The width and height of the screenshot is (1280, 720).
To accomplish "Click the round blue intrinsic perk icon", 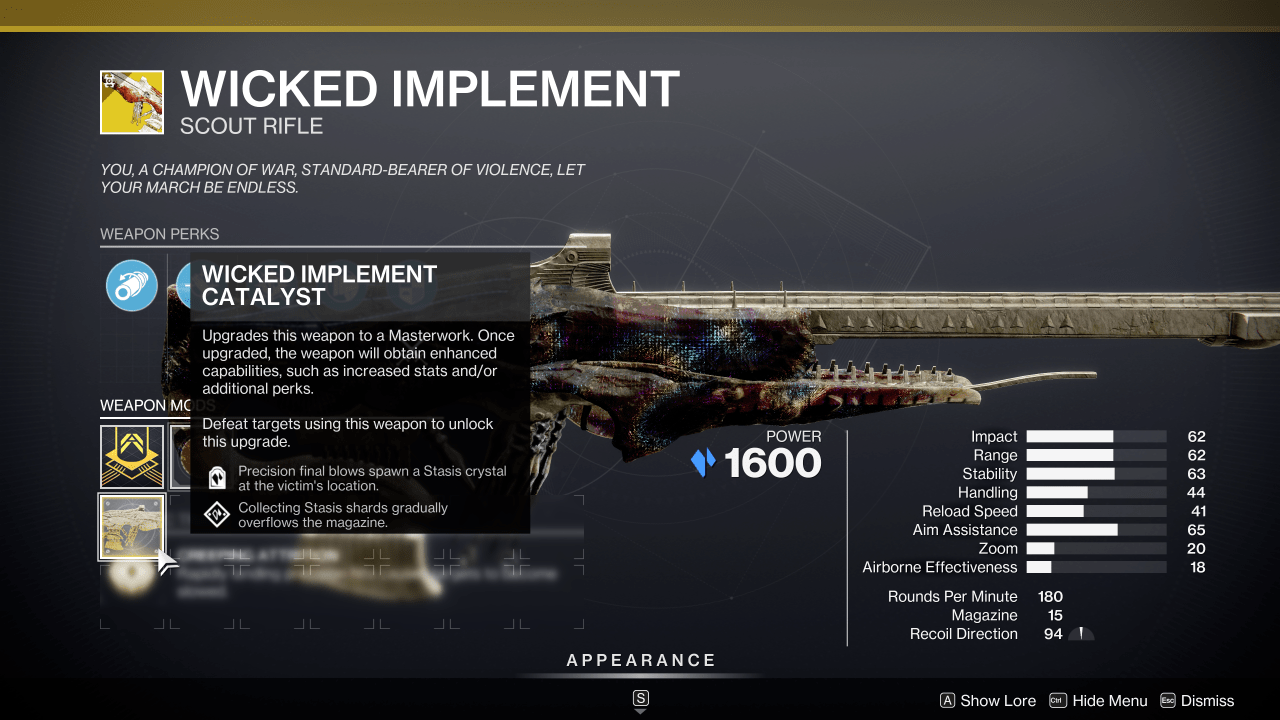I will point(132,285).
